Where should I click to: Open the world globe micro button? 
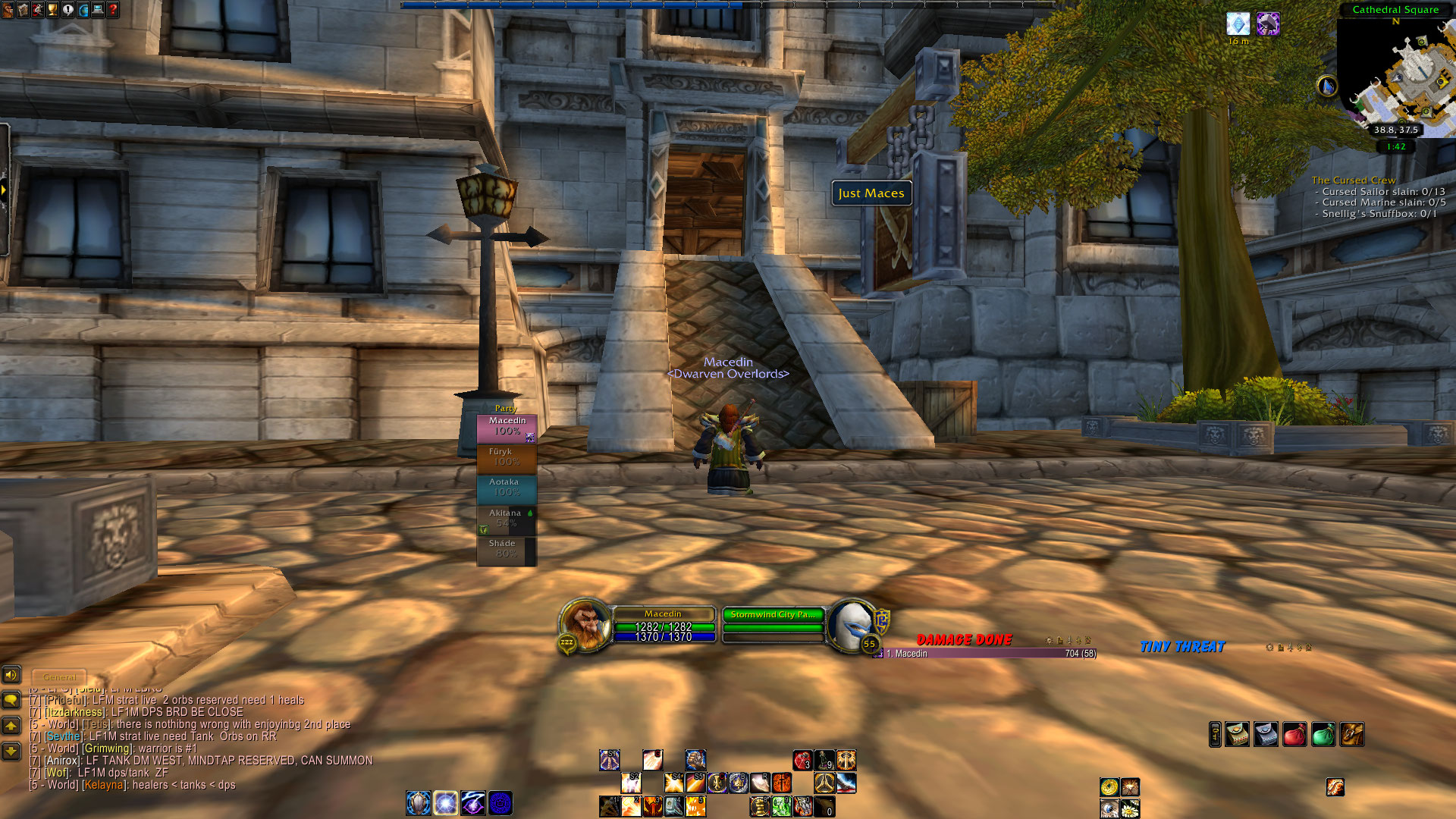click(x=83, y=10)
